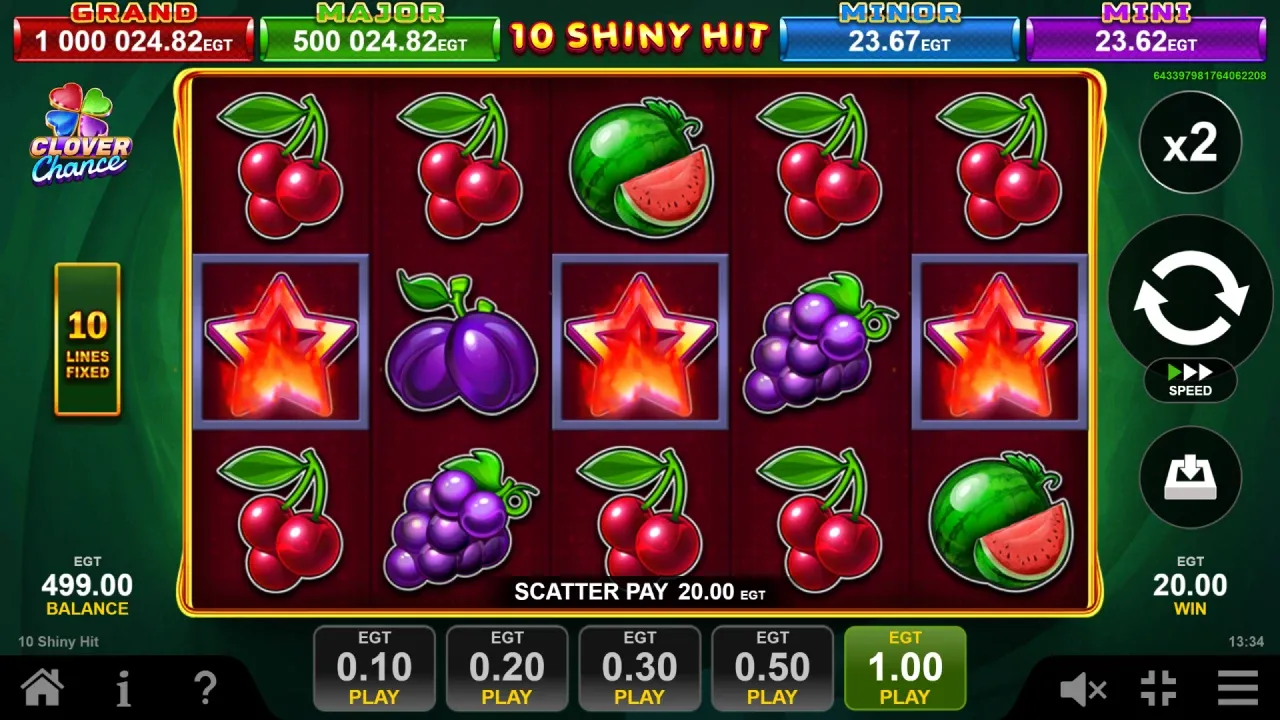Viewport: 1280px width, 720px height.
Task: Open help with the question mark icon
Action: point(205,688)
